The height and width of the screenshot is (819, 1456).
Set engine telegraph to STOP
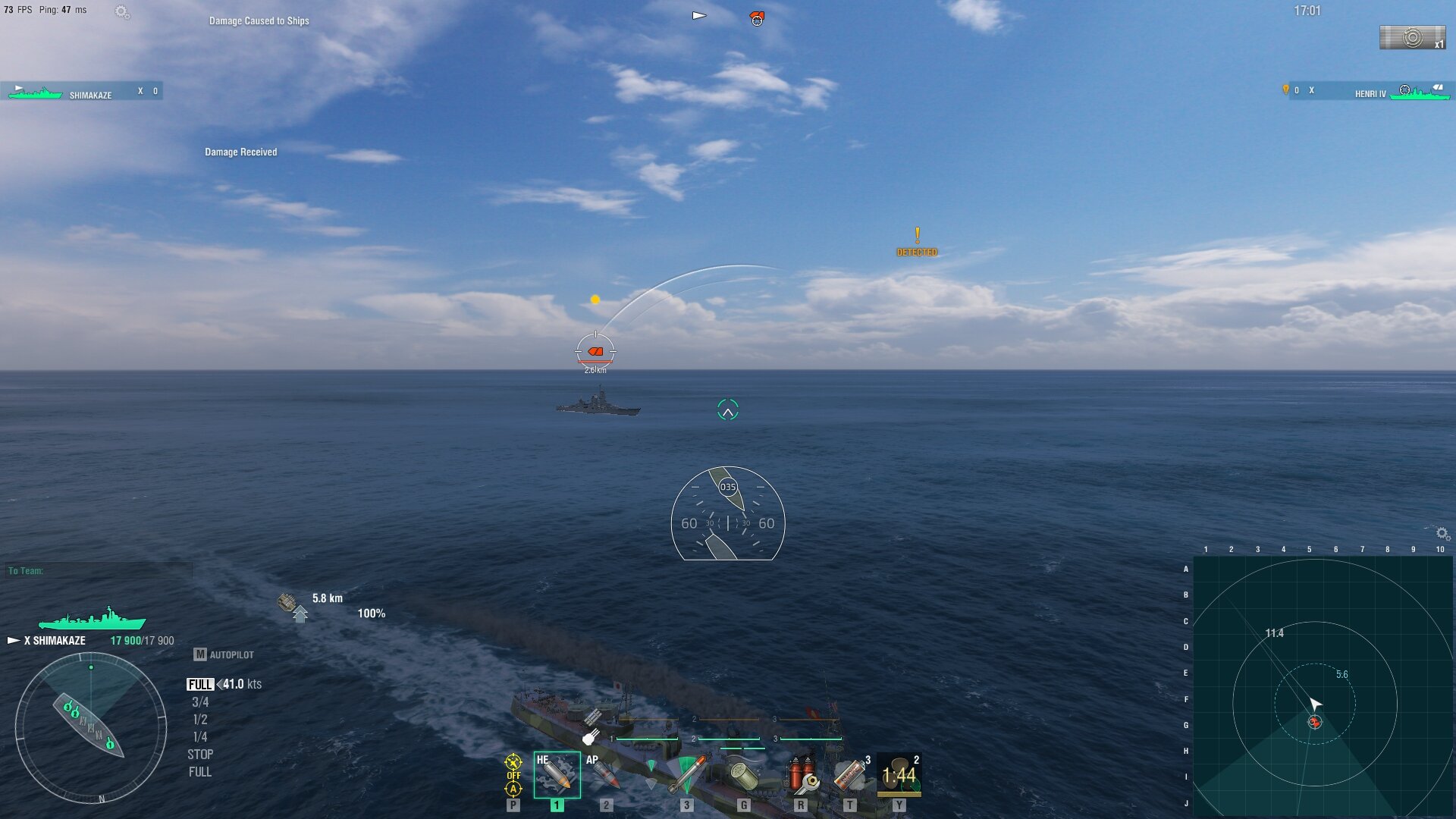200,755
